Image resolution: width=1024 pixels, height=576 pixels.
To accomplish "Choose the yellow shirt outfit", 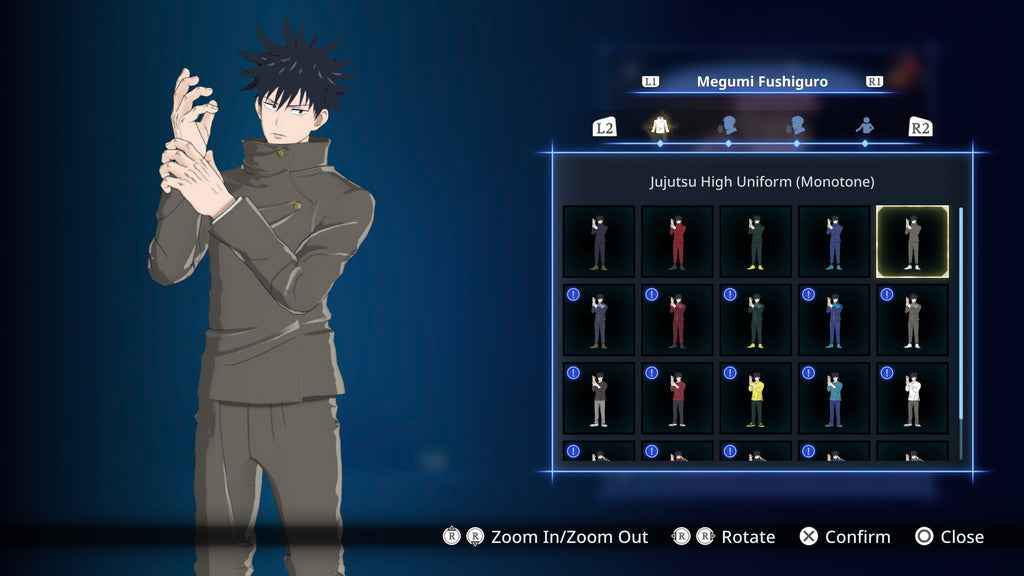I will coord(756,398).
